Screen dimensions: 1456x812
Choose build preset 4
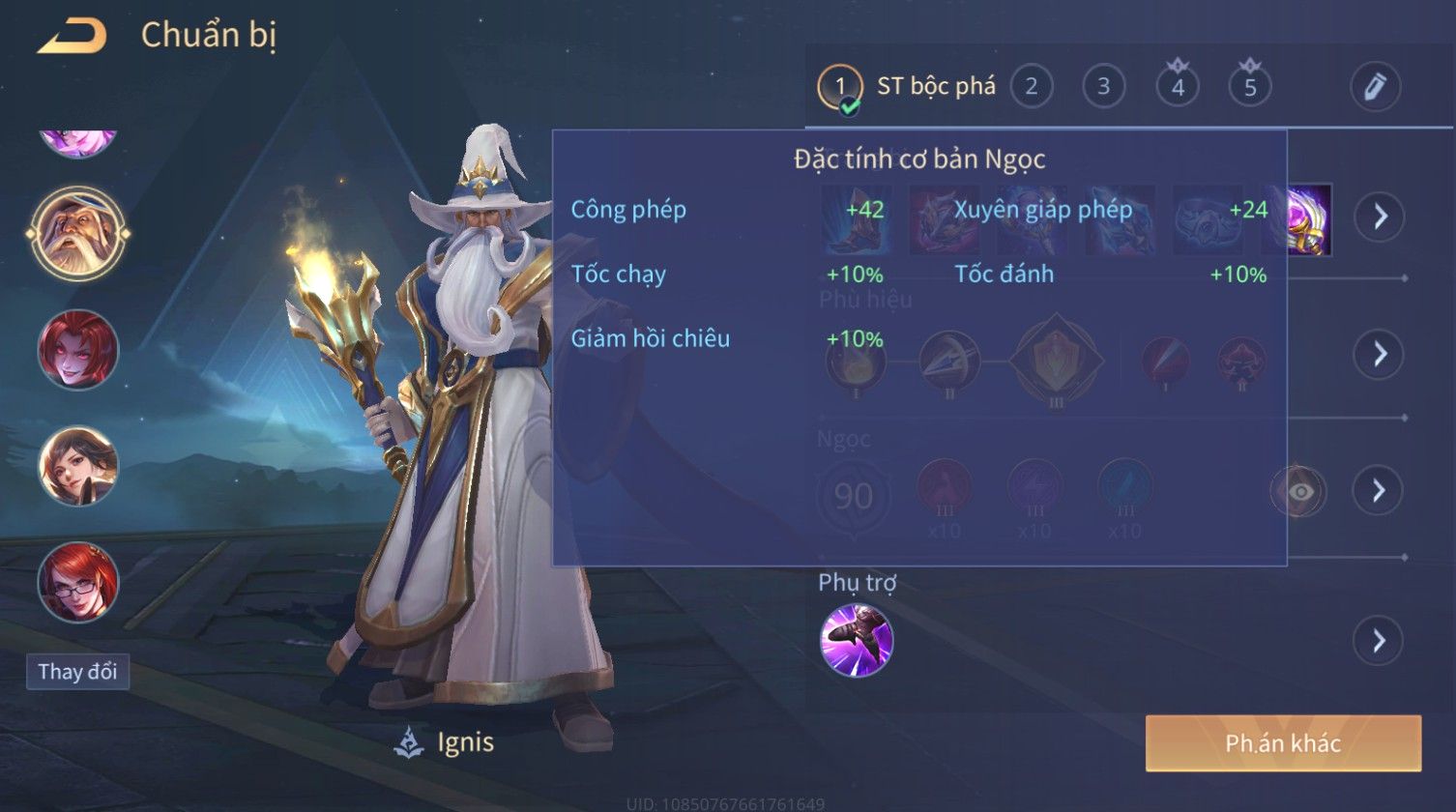[1178, 87]
